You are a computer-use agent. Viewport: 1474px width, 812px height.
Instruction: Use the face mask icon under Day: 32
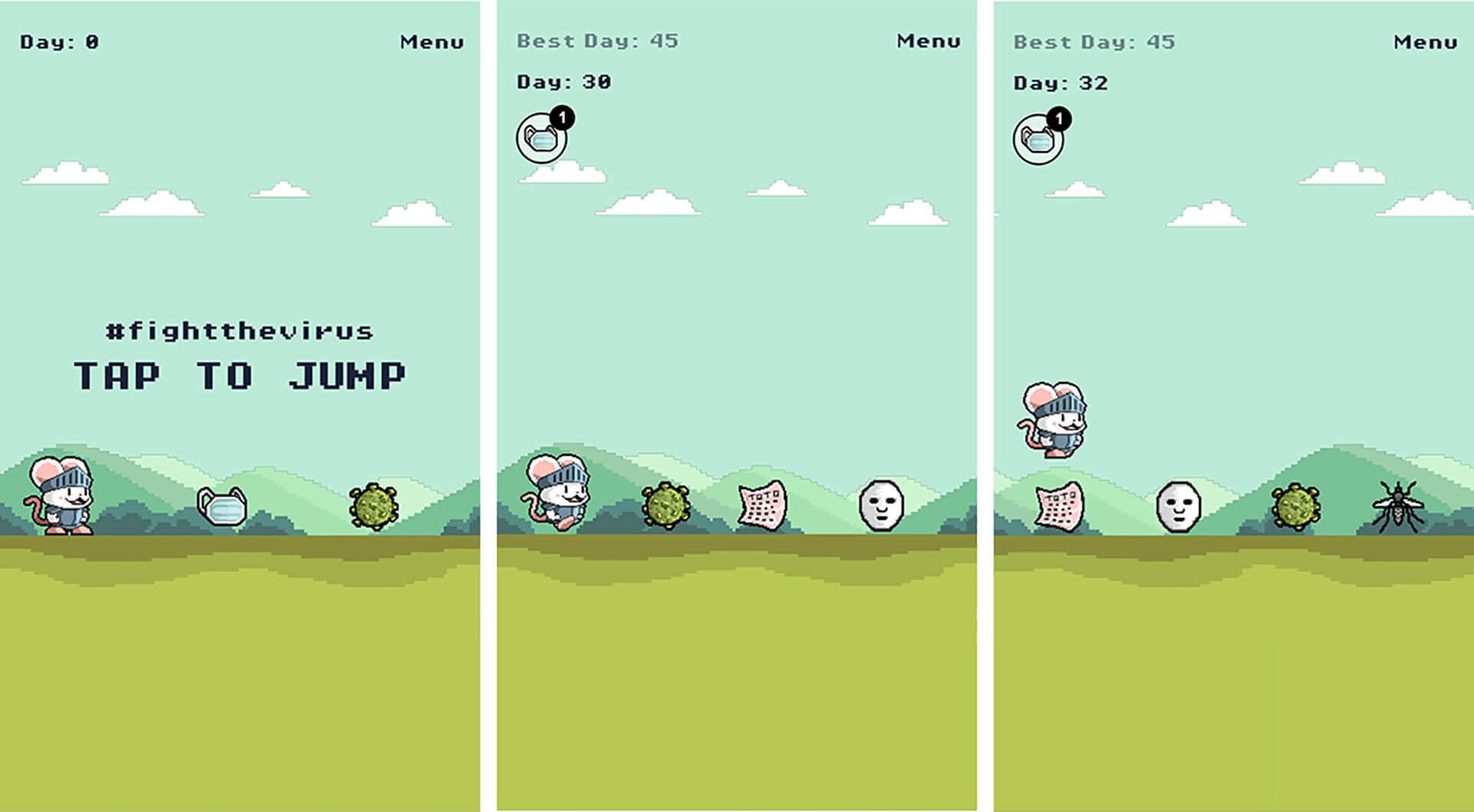click(1038, 140)
